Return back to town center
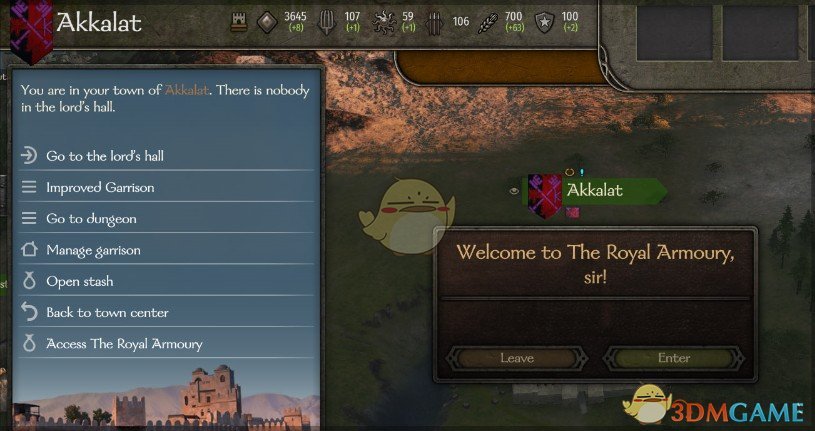Viewport: 815px width, 431px height. (107, 313)
